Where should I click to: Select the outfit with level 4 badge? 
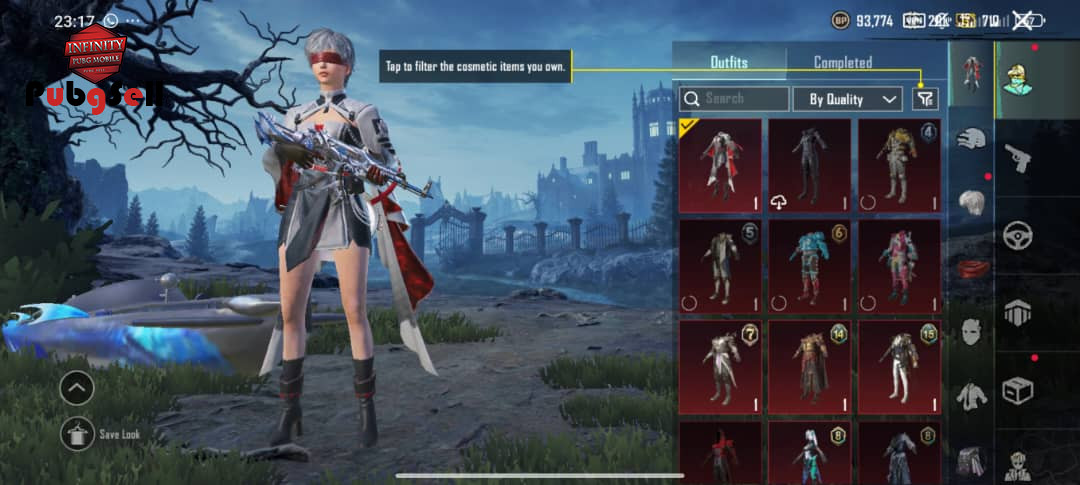[899, 166]
